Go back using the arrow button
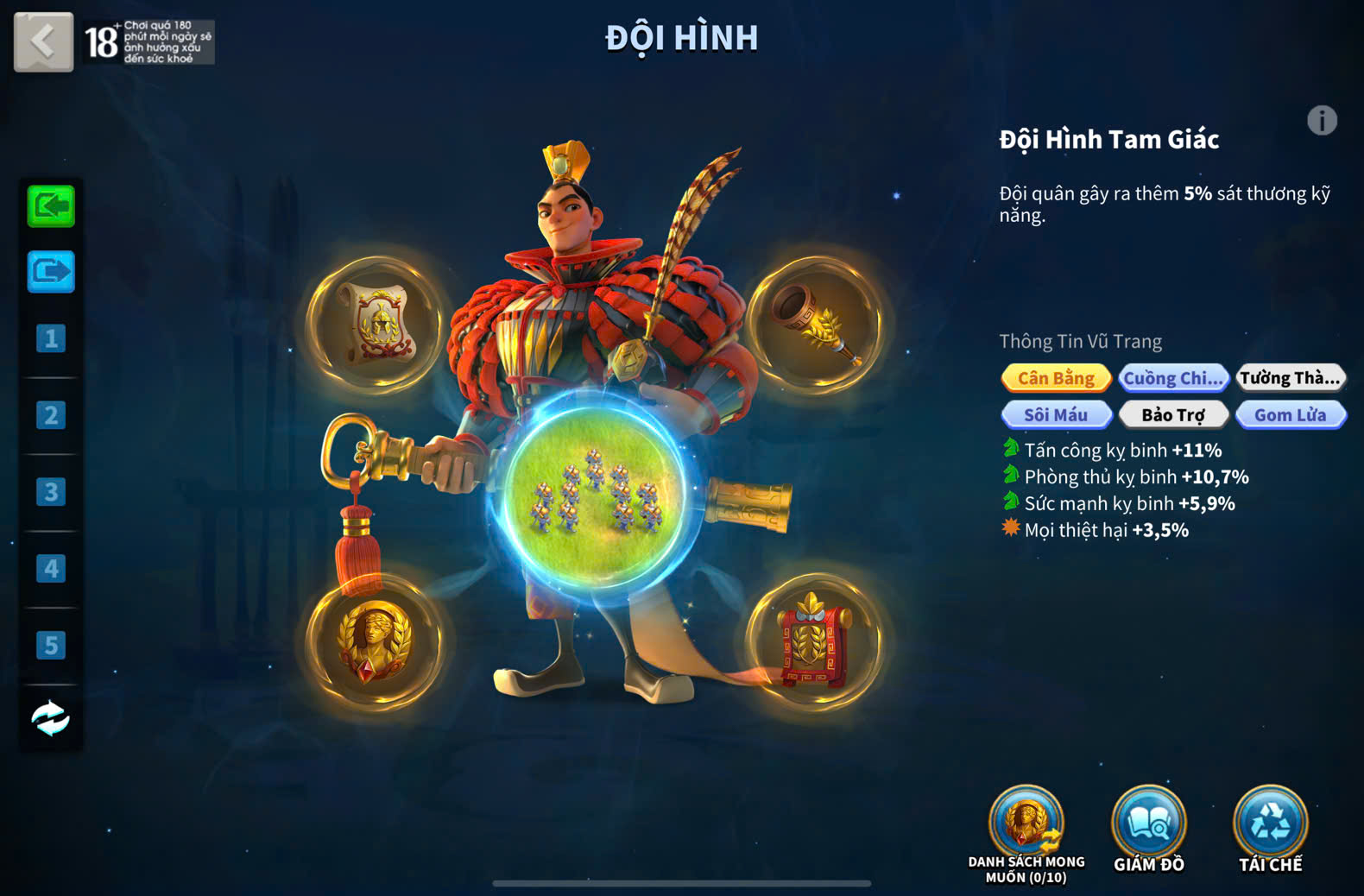 43,41
